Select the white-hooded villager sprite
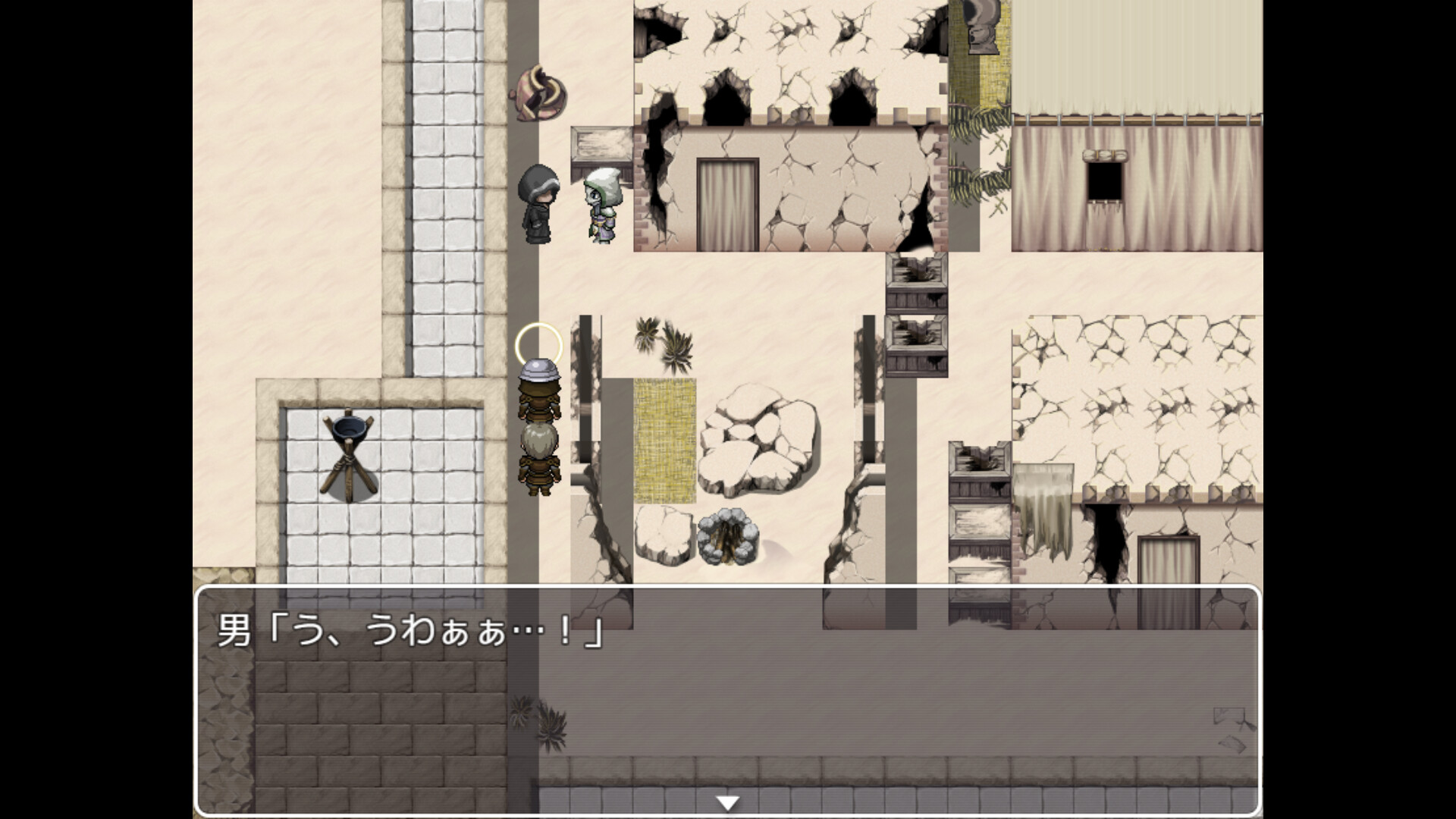Image resolution: width=1456 pixels, height=819 pixels. point(601,205)
